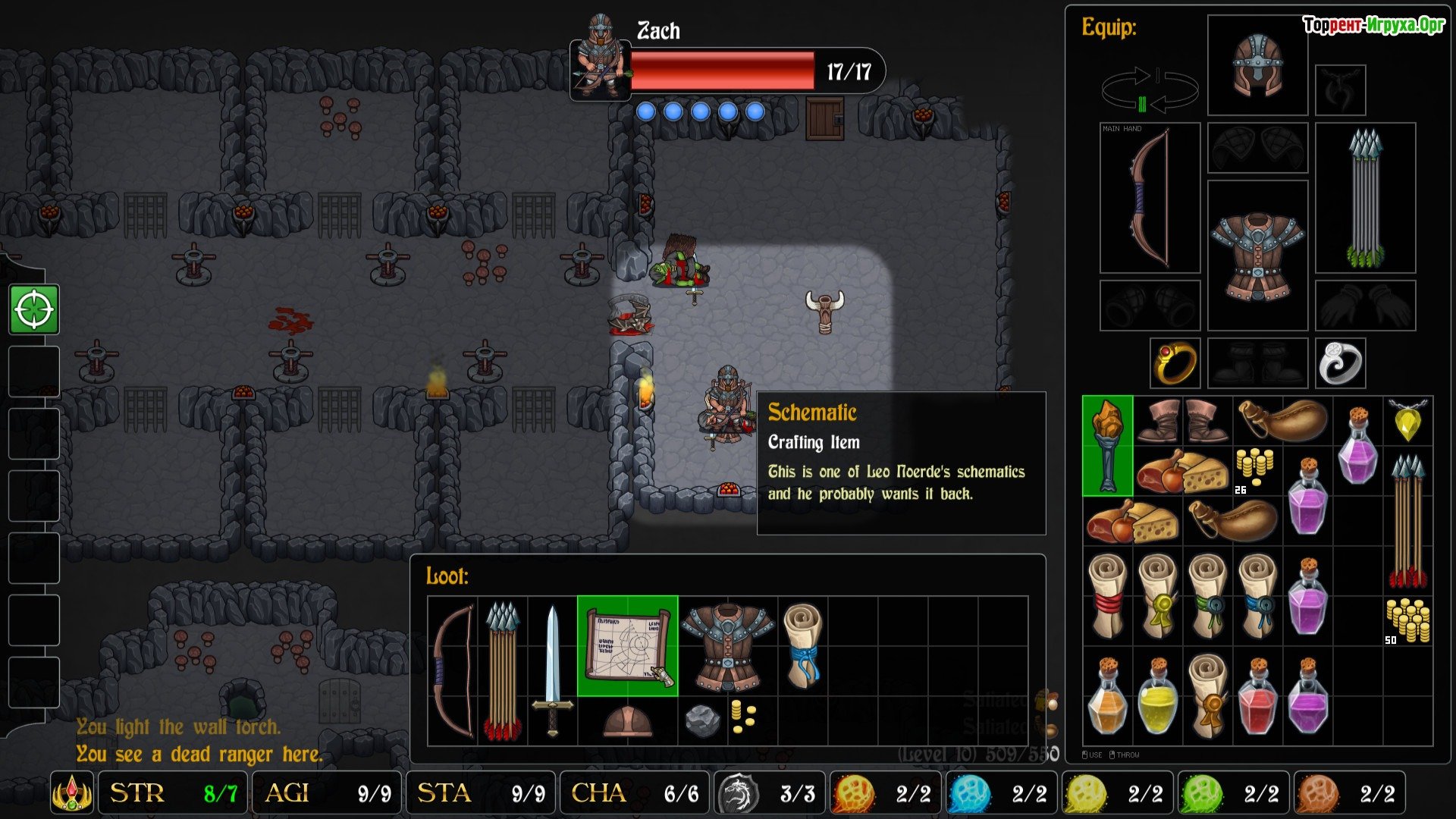Take the gold coins from loot

(742, 717)
